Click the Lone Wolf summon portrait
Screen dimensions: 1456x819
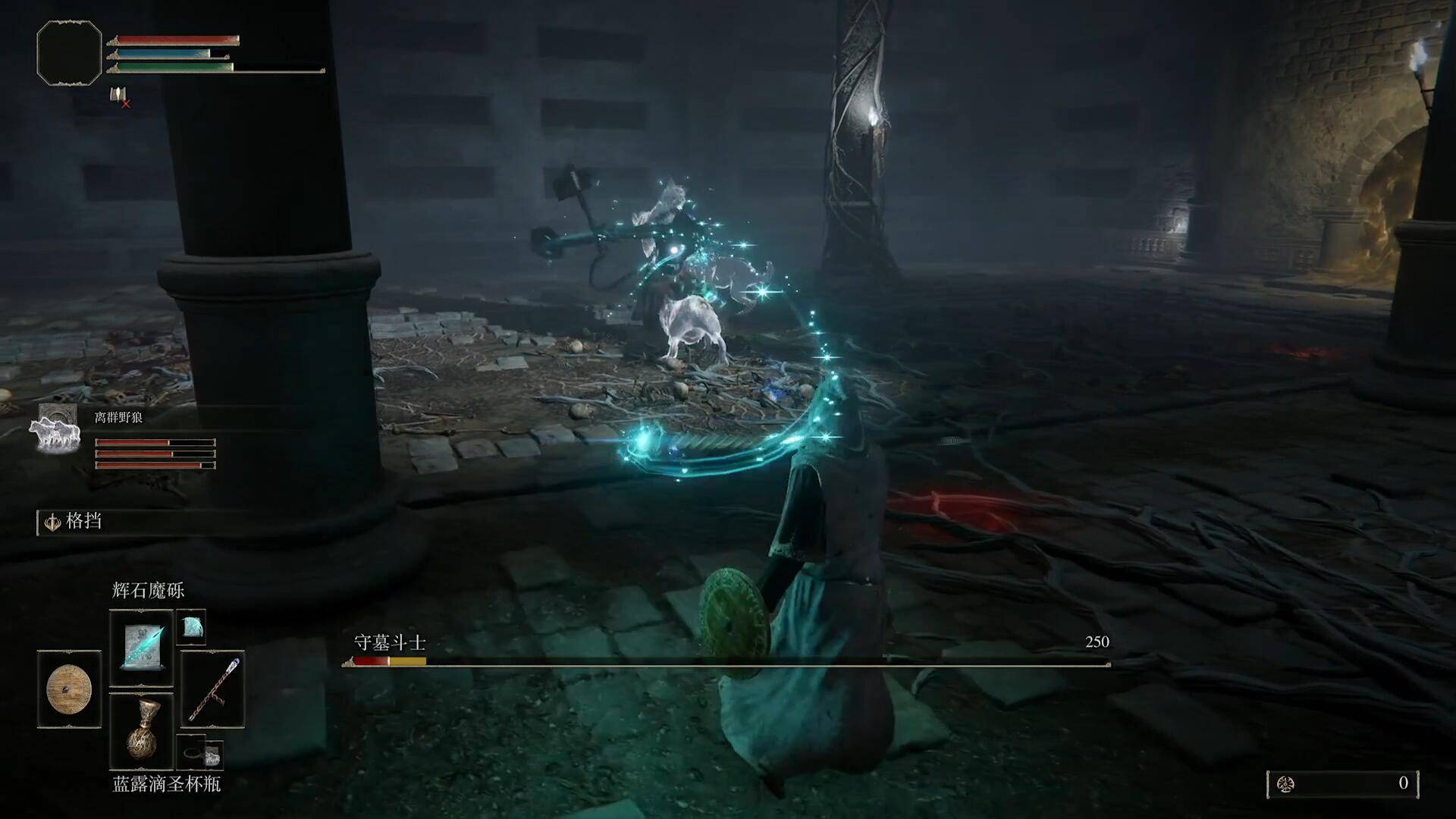(x=55, y=429)
